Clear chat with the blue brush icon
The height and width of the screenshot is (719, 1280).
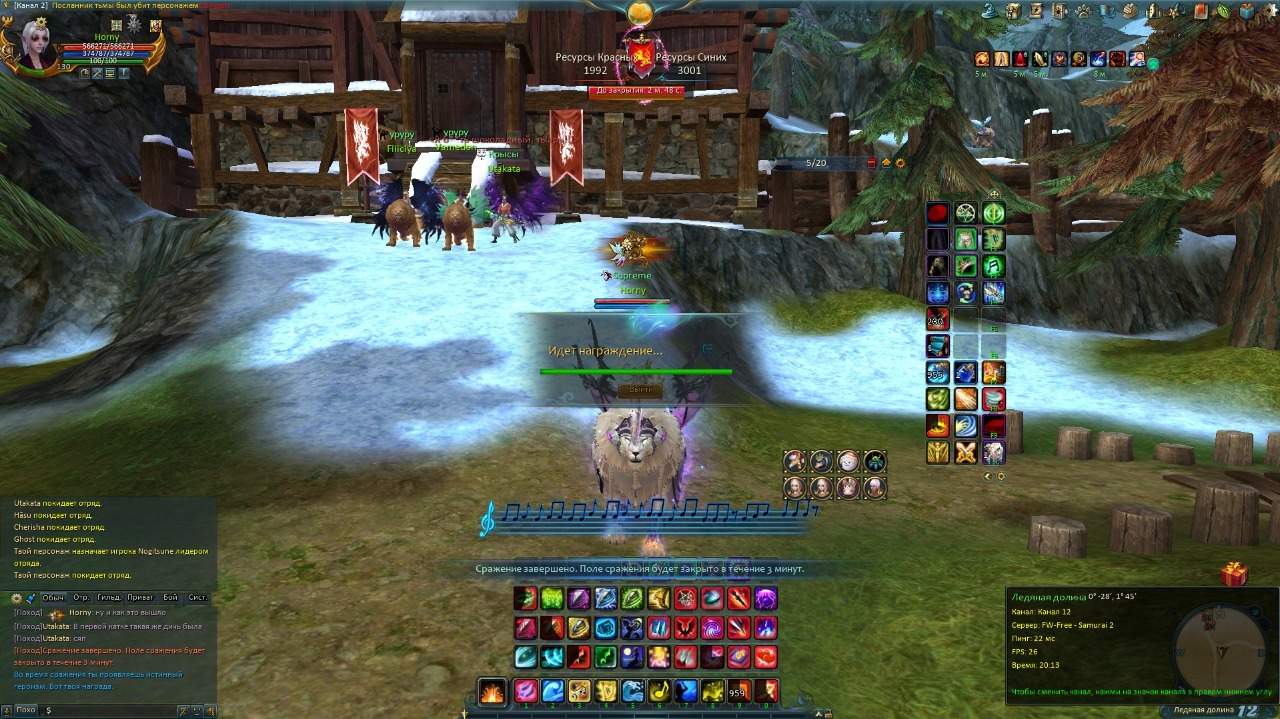click(31, 598)
